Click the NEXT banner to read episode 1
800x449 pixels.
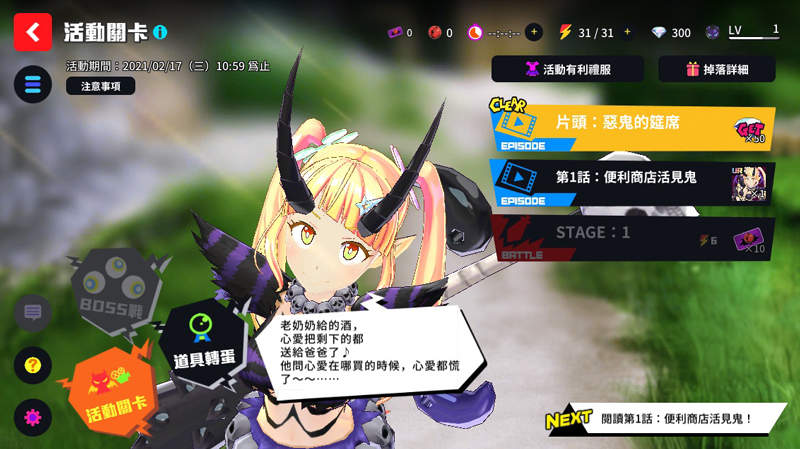pos(658,420)
